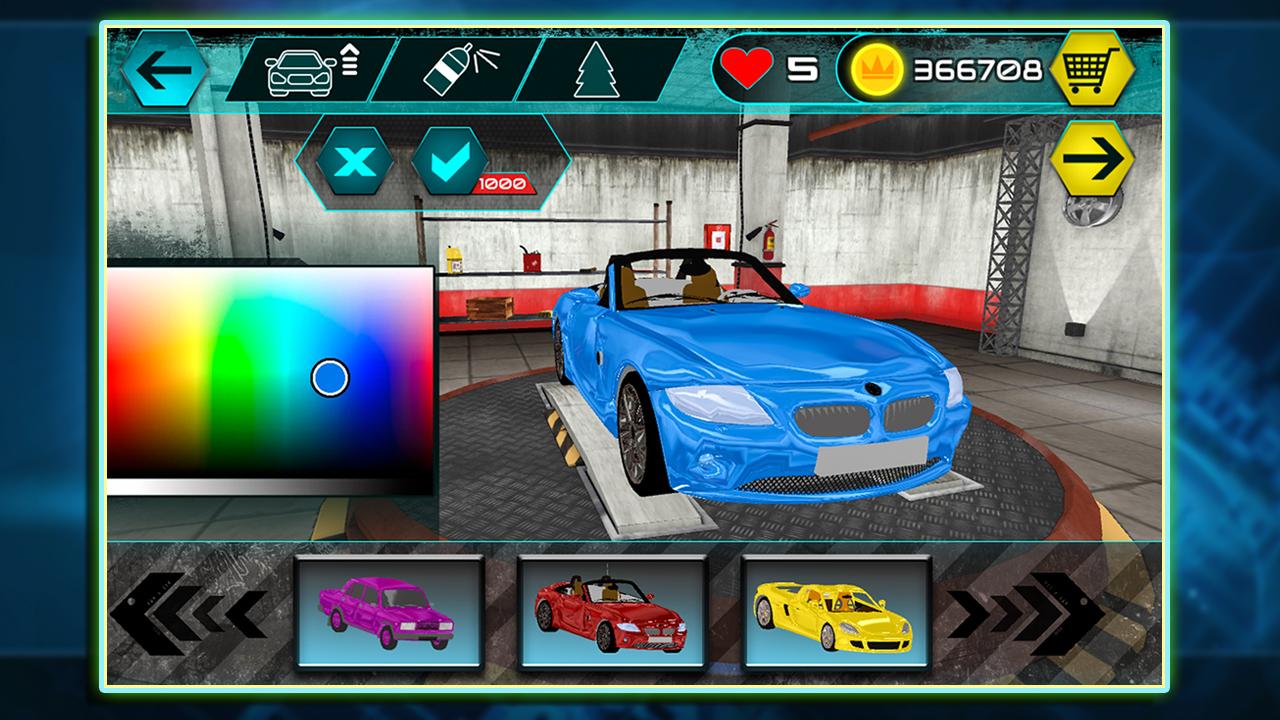Select the red convertible thumbnail
The width and height of the screenshot is (1280, 720).
612,611
